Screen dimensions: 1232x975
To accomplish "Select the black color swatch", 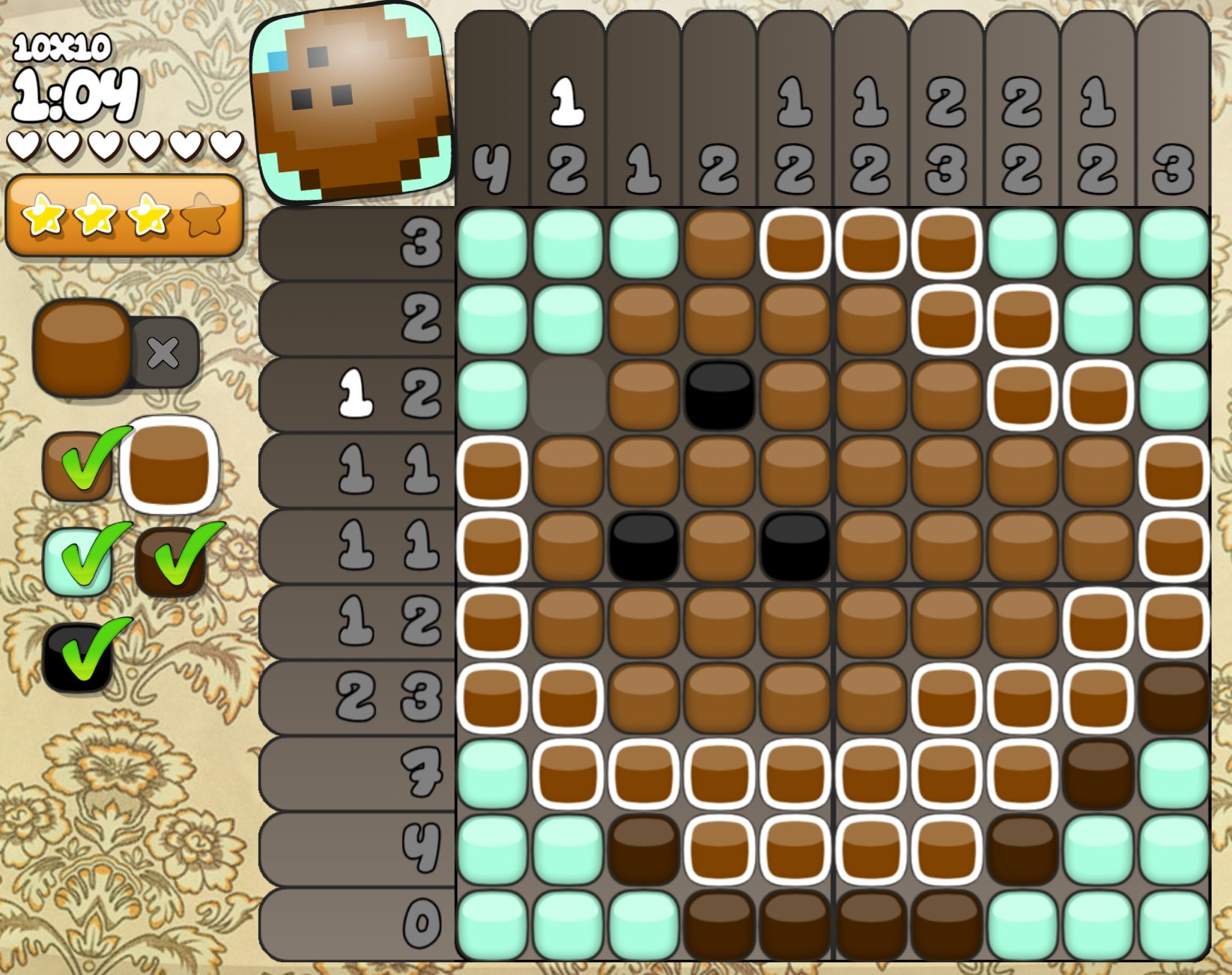I will (x=78, y=657).
